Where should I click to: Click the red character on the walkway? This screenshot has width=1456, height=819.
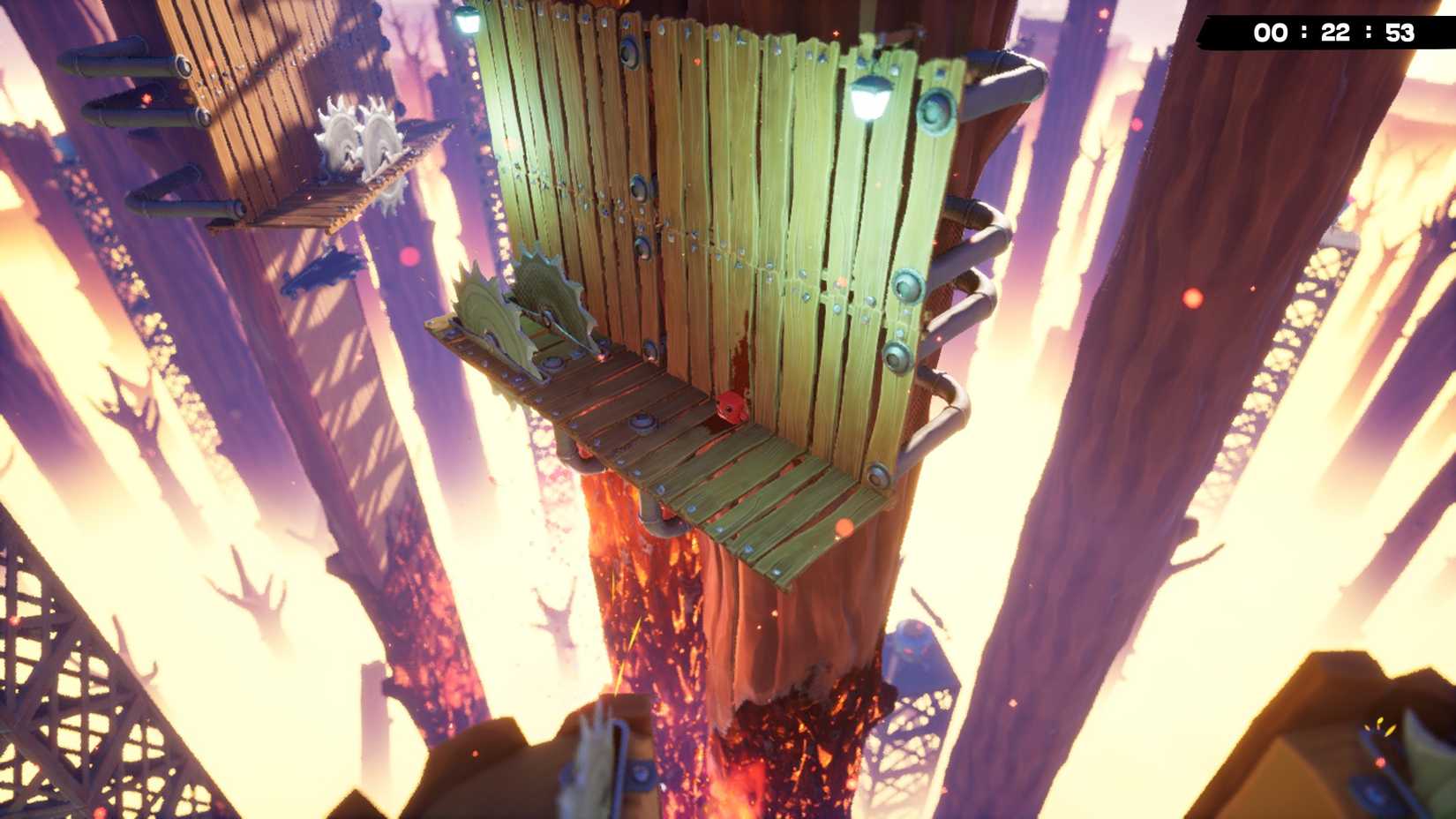[731, 406]
